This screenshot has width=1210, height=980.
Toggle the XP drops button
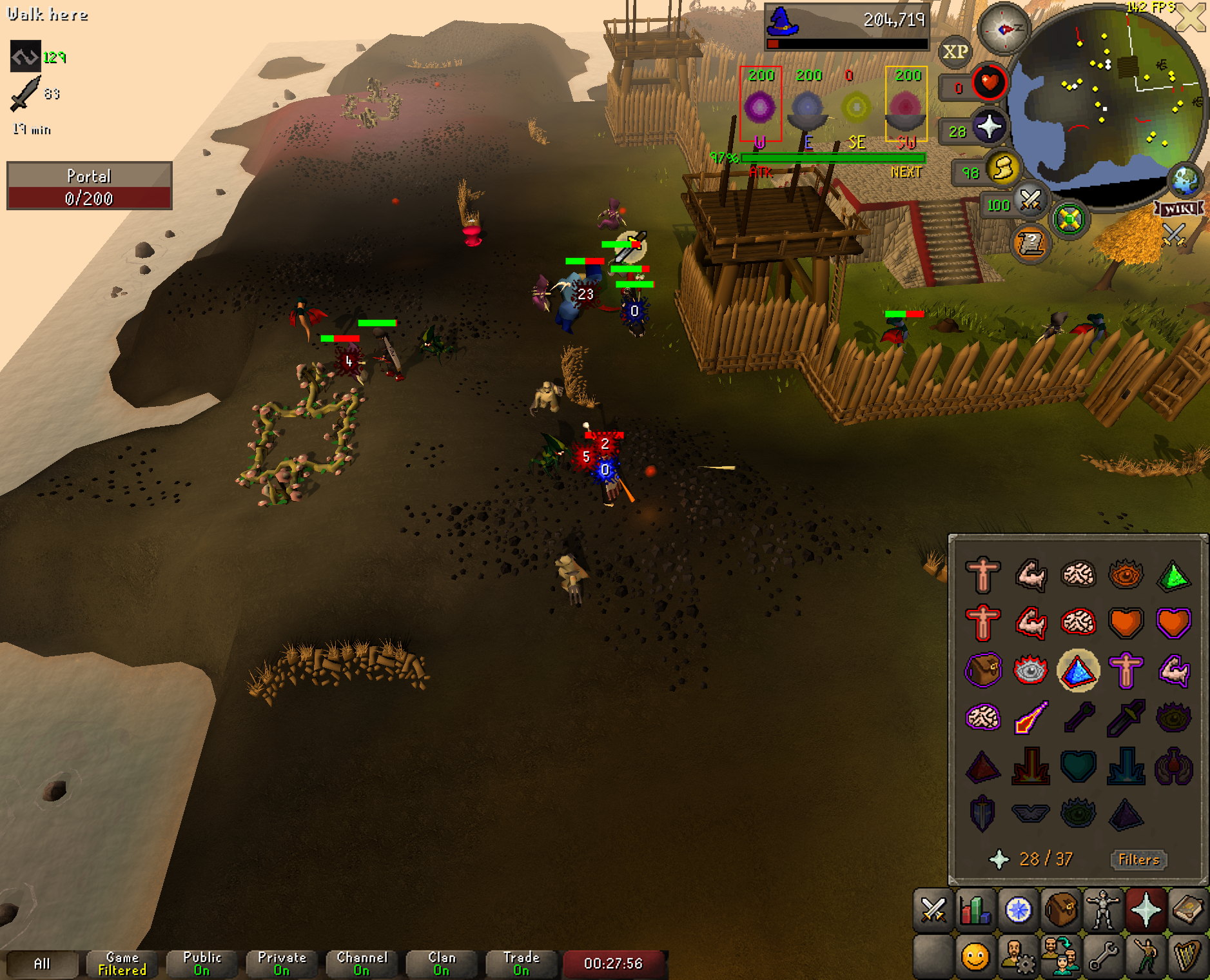[955, 52]
